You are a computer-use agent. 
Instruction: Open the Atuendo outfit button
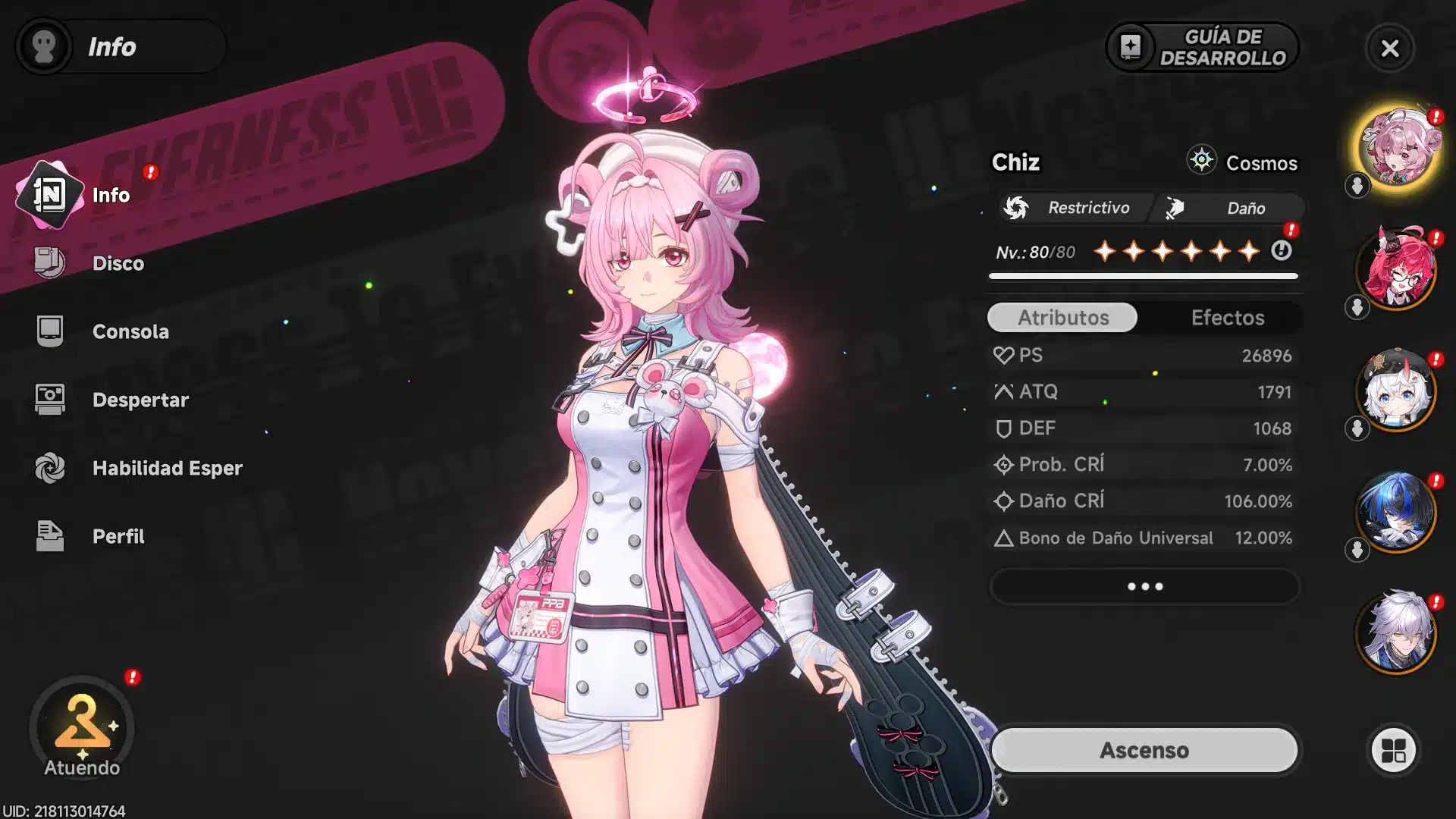click(82, 730)
